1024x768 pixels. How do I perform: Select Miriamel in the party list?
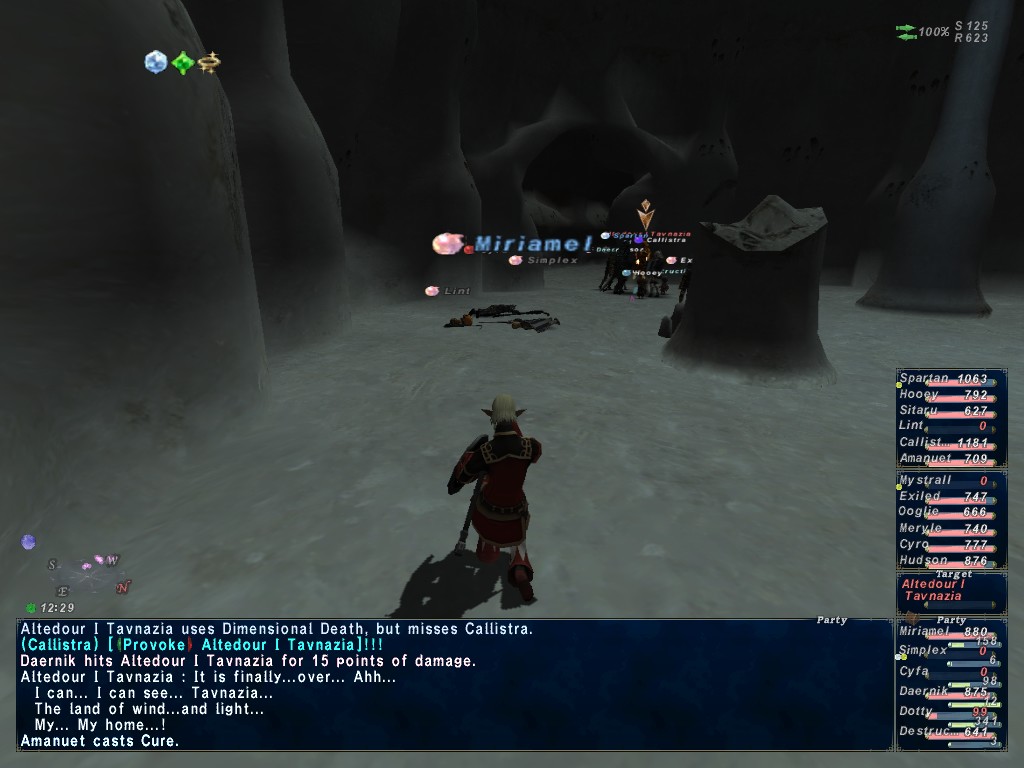point(948,632)
